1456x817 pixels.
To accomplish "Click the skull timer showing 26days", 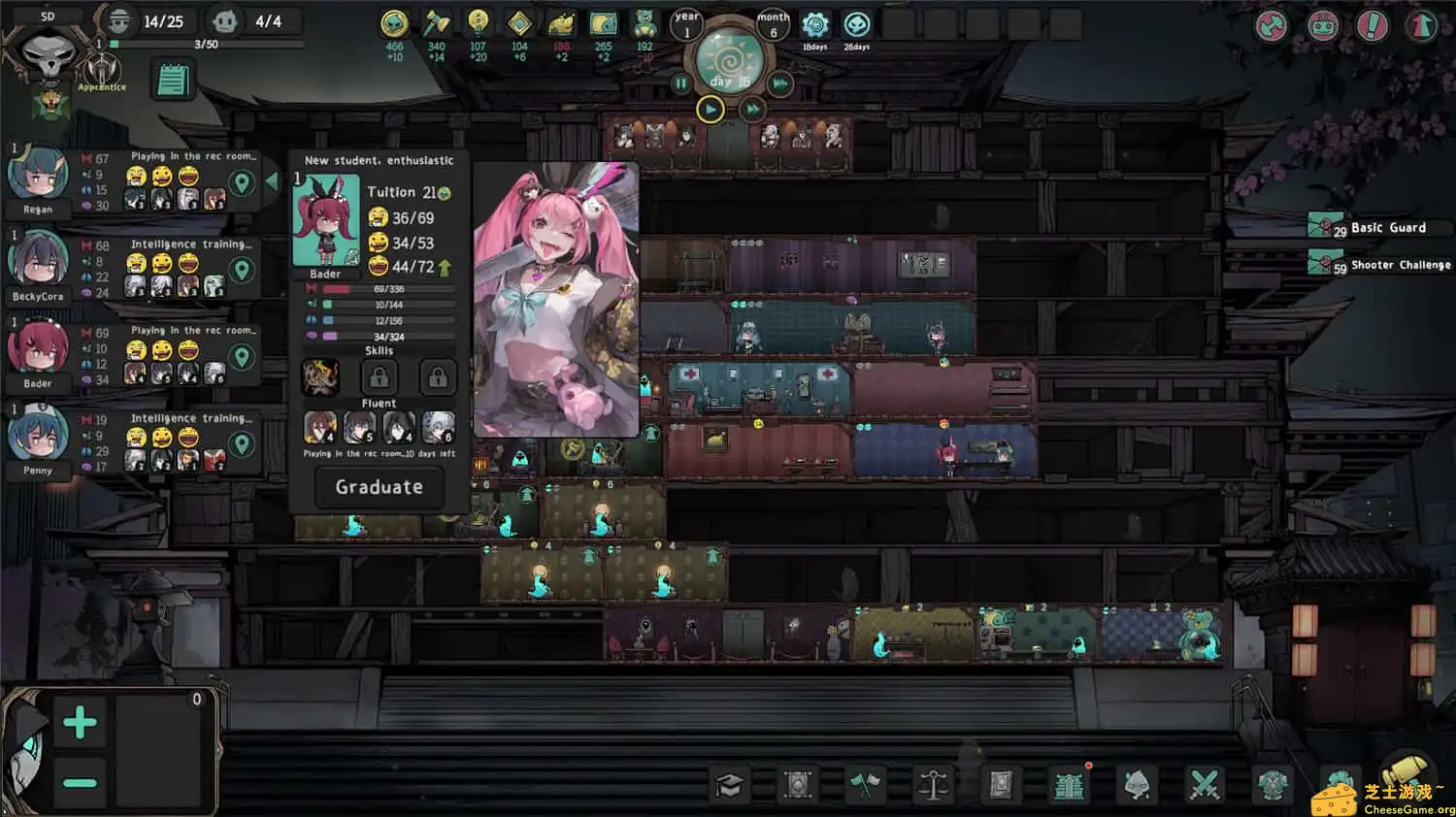I will 857,24.
